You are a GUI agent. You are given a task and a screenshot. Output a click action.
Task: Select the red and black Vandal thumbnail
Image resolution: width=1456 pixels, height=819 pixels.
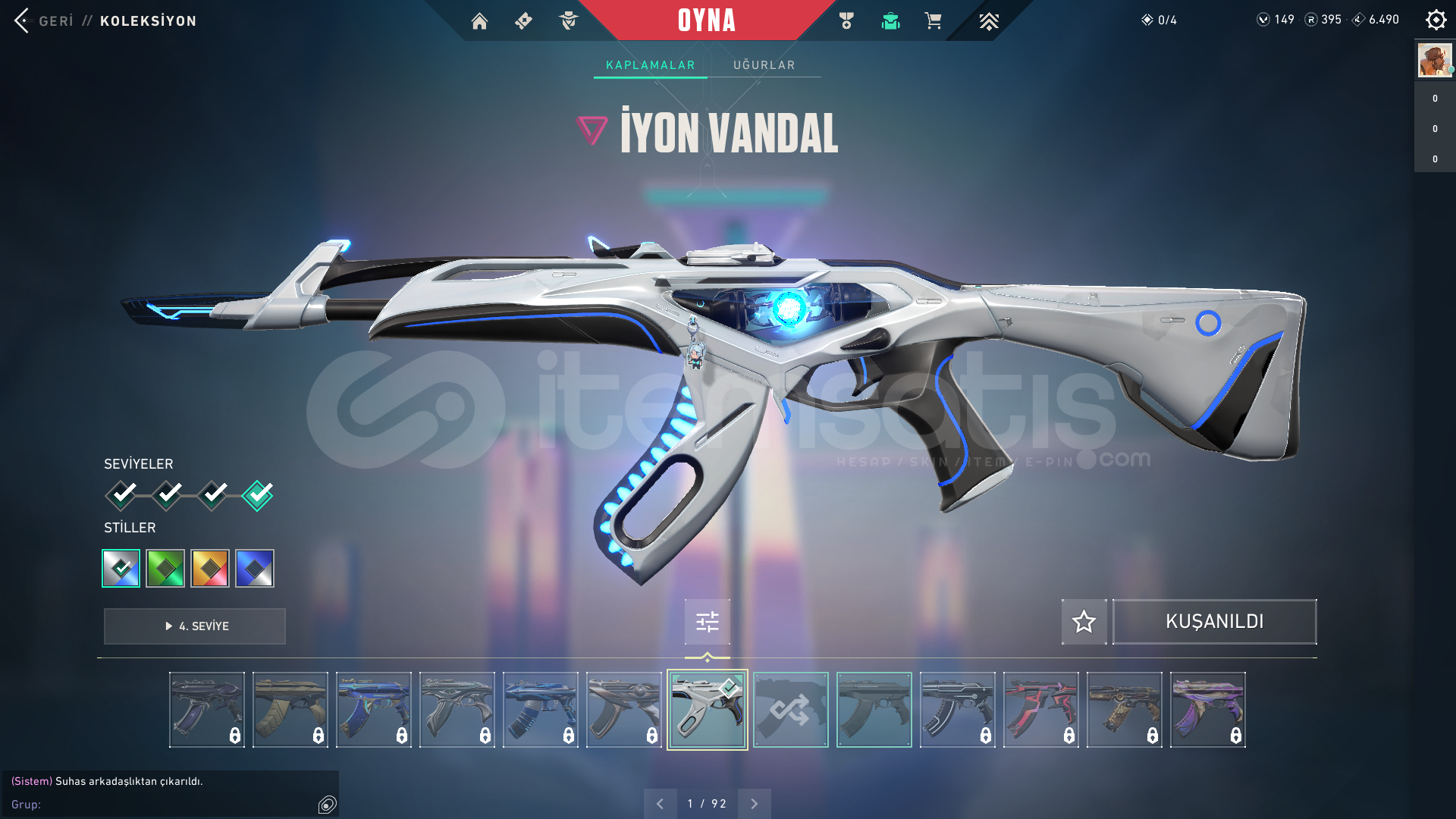pos(1040,710)
